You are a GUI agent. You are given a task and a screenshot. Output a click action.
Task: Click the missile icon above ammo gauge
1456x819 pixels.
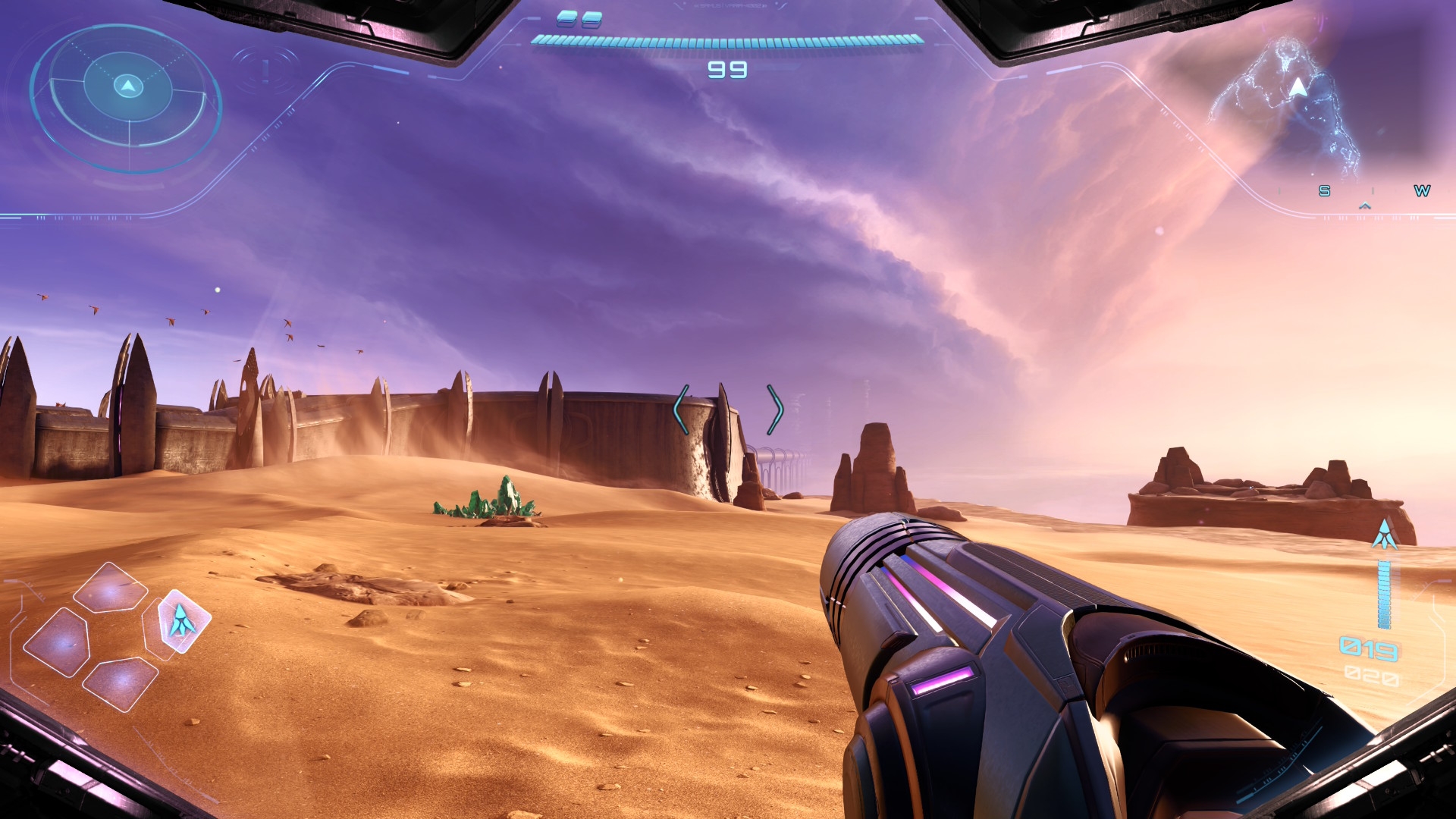point(1385,535)
